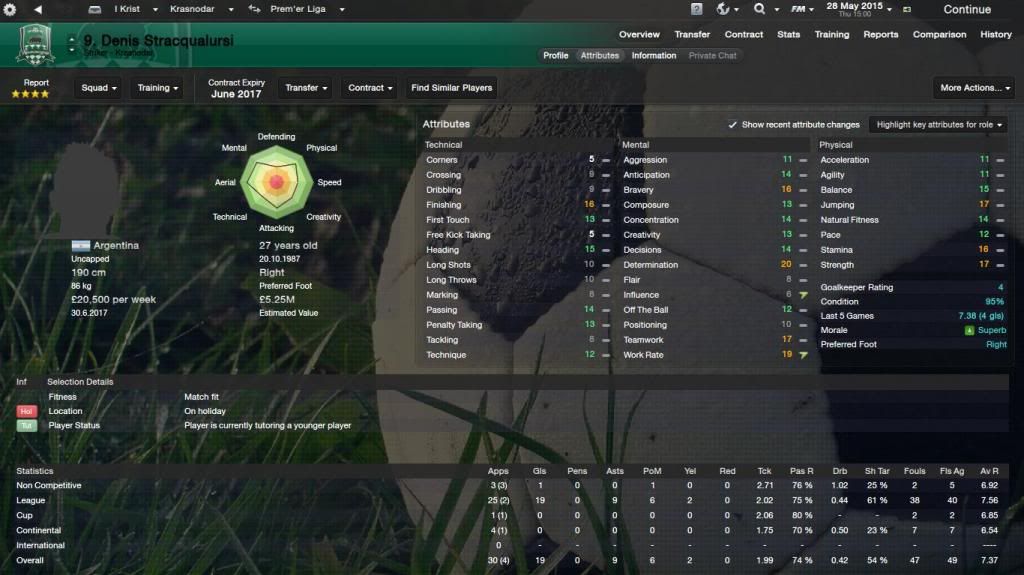This screenshot has height=575, width=1024.
Task: Toggle Show recent attribute changes checkbox
Action: pyautogui.click(x=733, y=125)
